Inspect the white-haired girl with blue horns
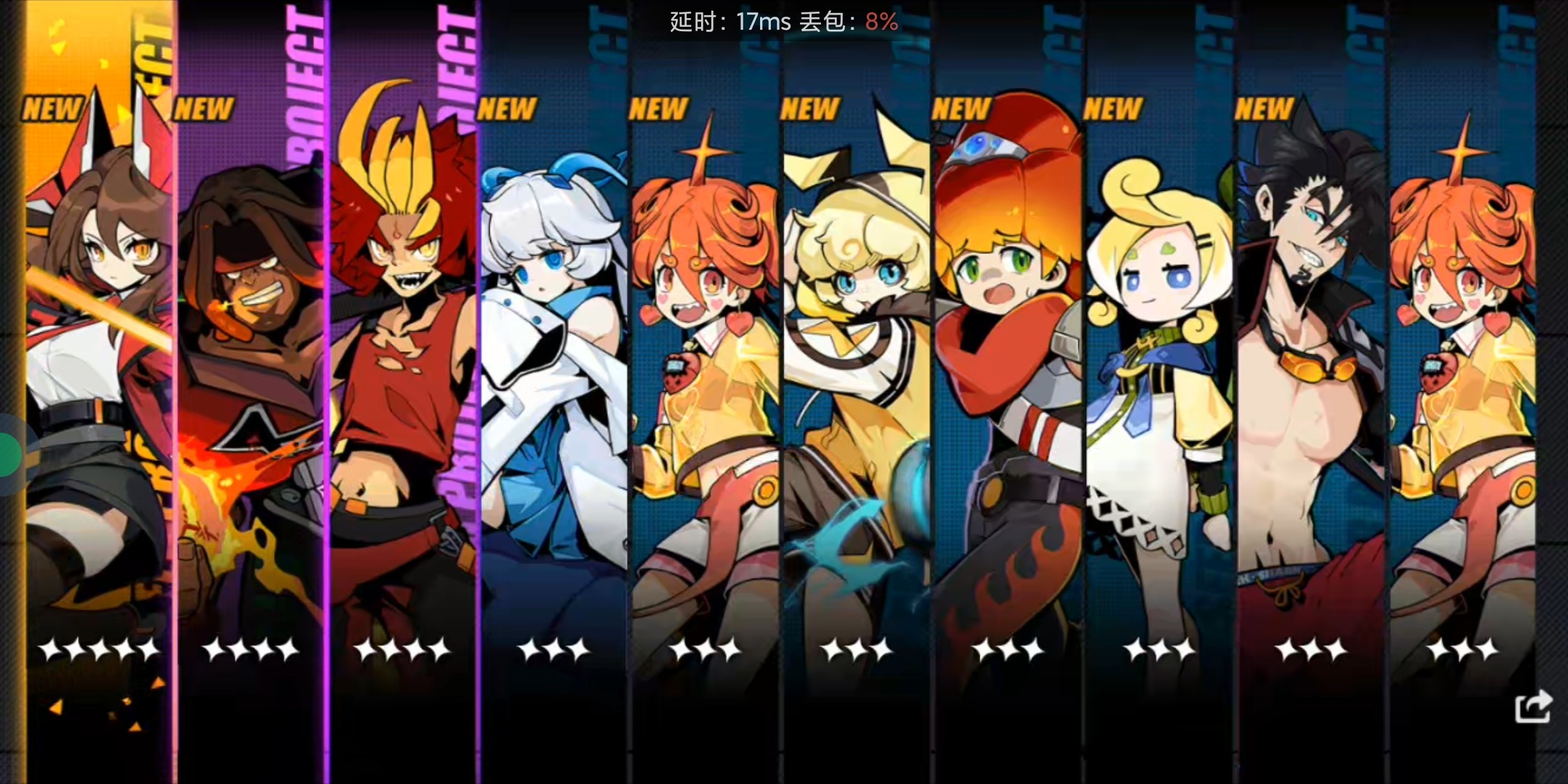This screenshot has height=784, width=1568. pyautogui.click(x=554, y=363)
